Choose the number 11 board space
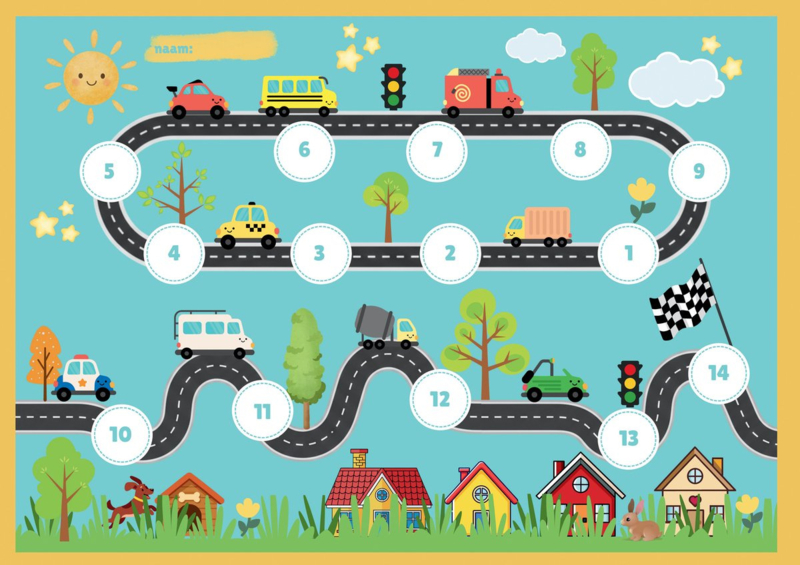The height and width of the screenshot is (565, 800). pyautogui.click(x=262, y=411)
